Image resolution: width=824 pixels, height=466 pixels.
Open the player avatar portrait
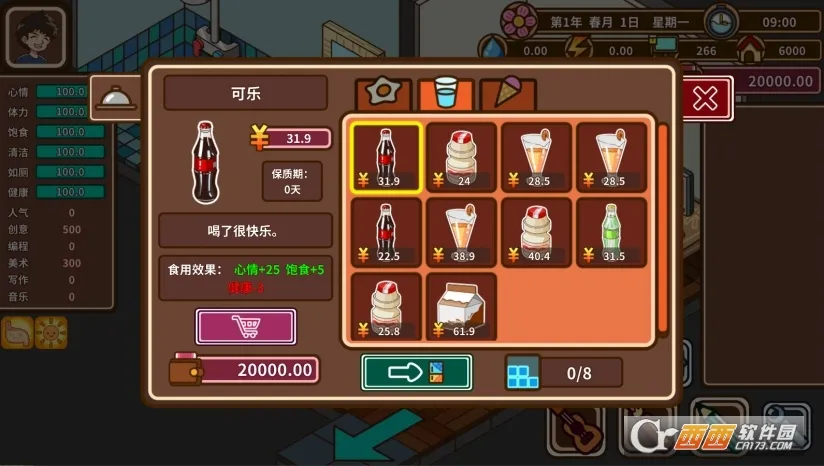[x=35, y=38]
